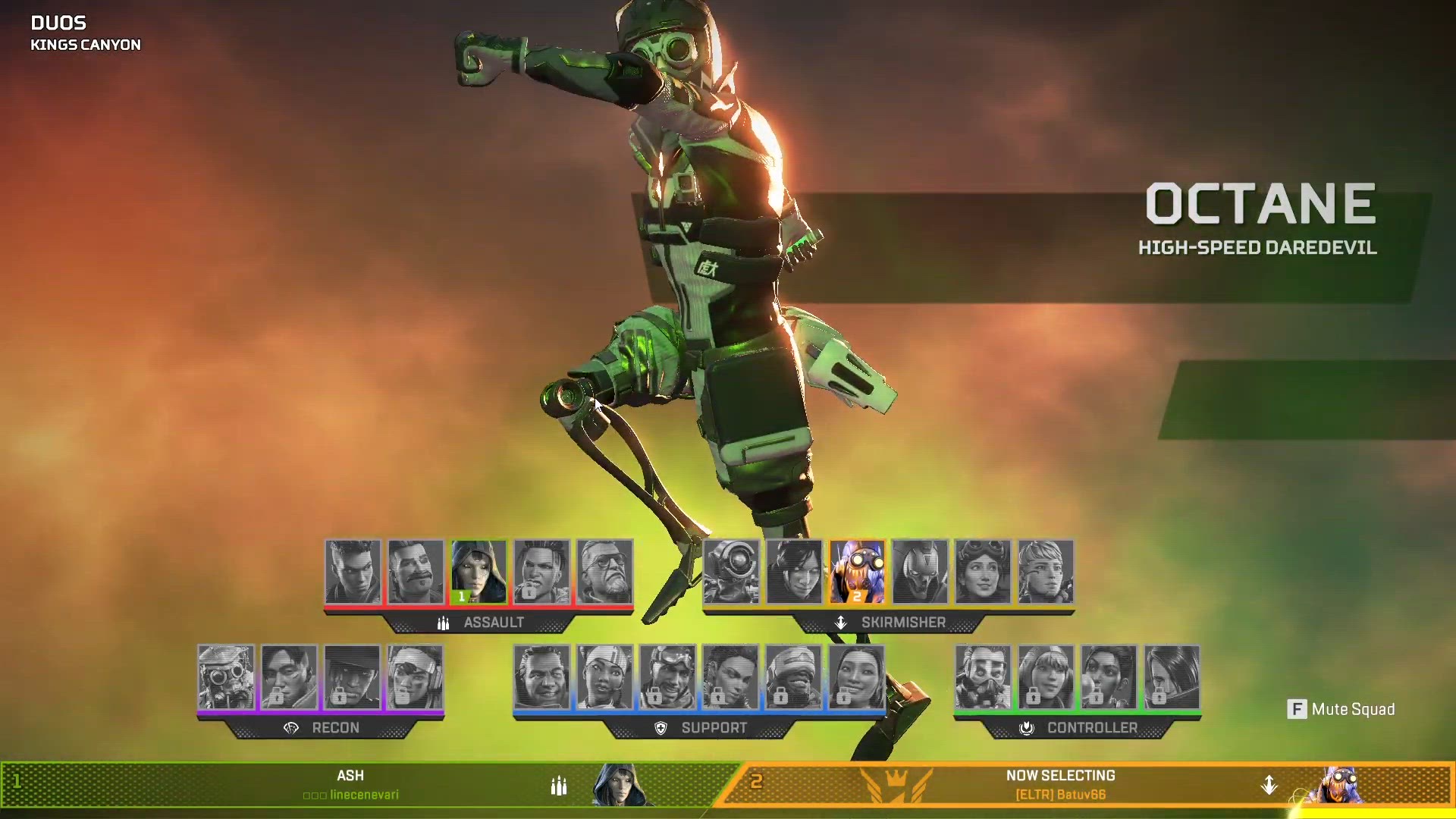Pick Bloodhound from the Recon legends
Viewport: 1456px width, 819px height.
coord(226,677)
